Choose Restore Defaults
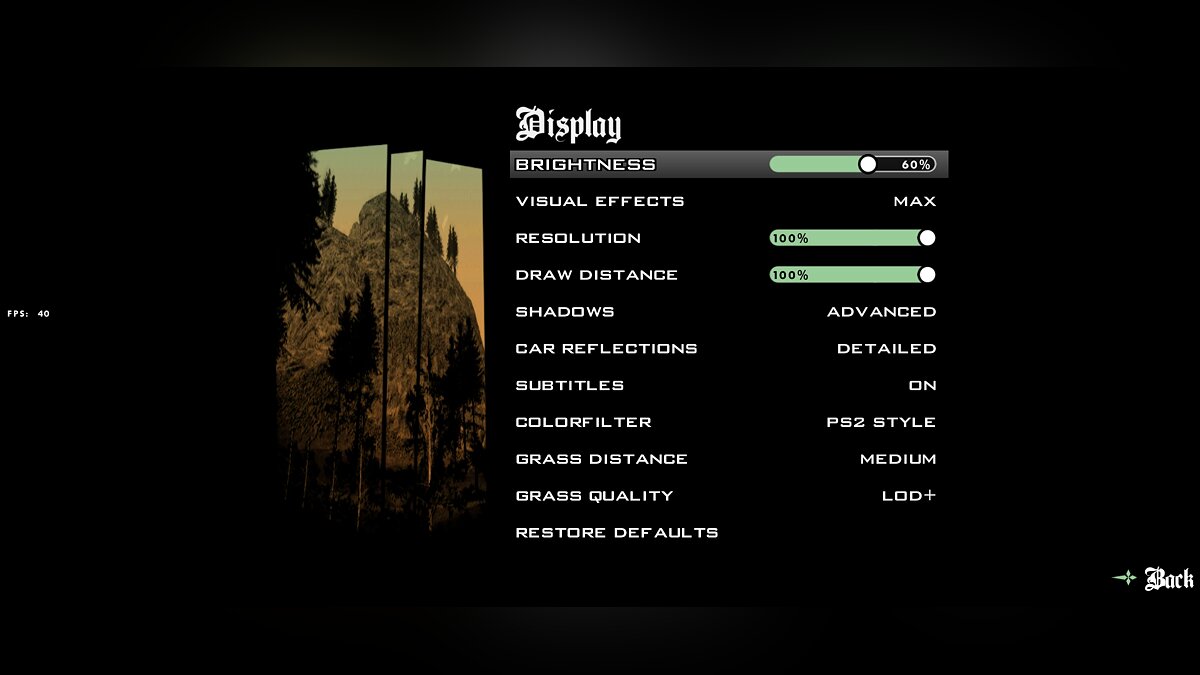The width and height of the screenshot is (1200, 675). coord(617,533)
